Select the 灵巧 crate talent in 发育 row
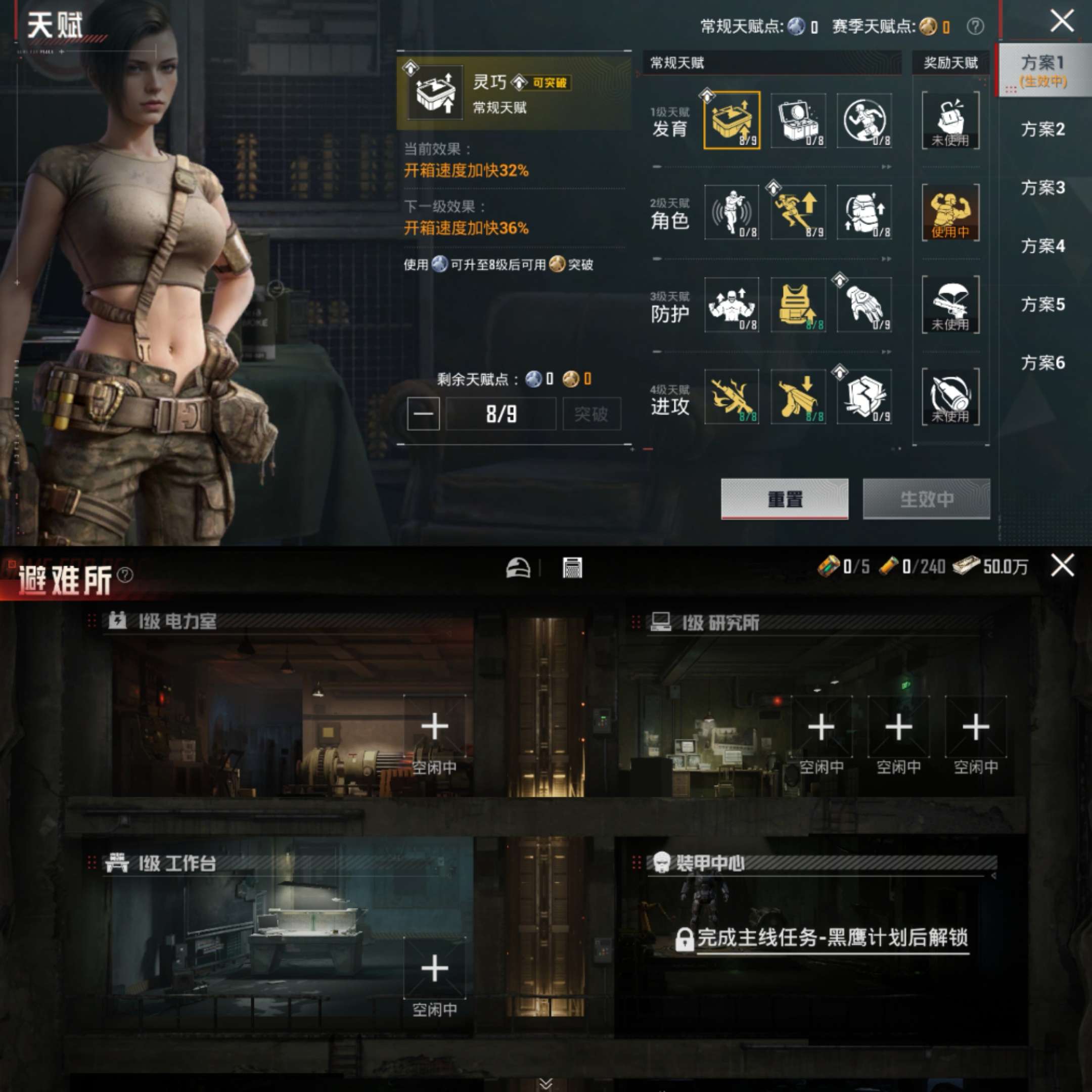 point(732,121)
